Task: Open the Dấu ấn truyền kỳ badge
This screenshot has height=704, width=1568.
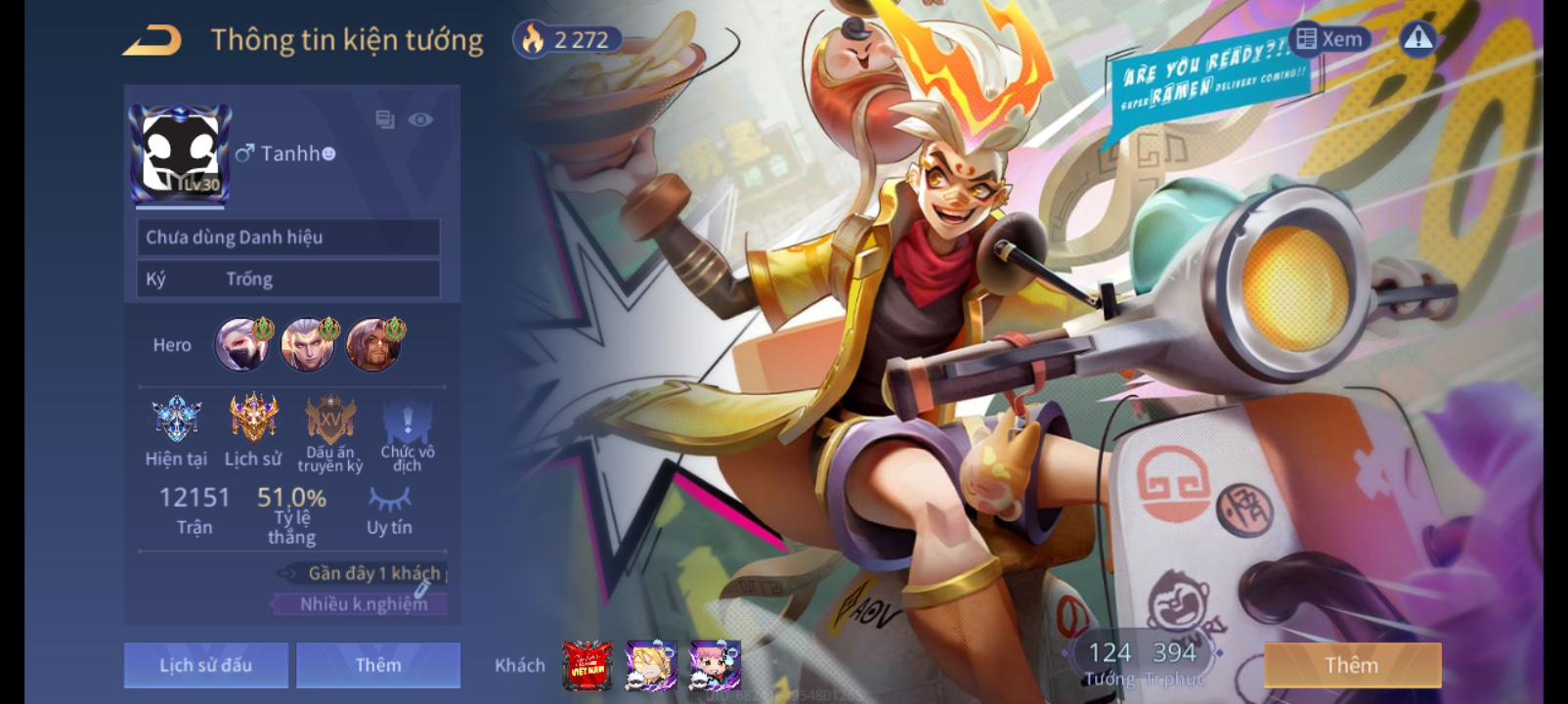Action: 330,420
